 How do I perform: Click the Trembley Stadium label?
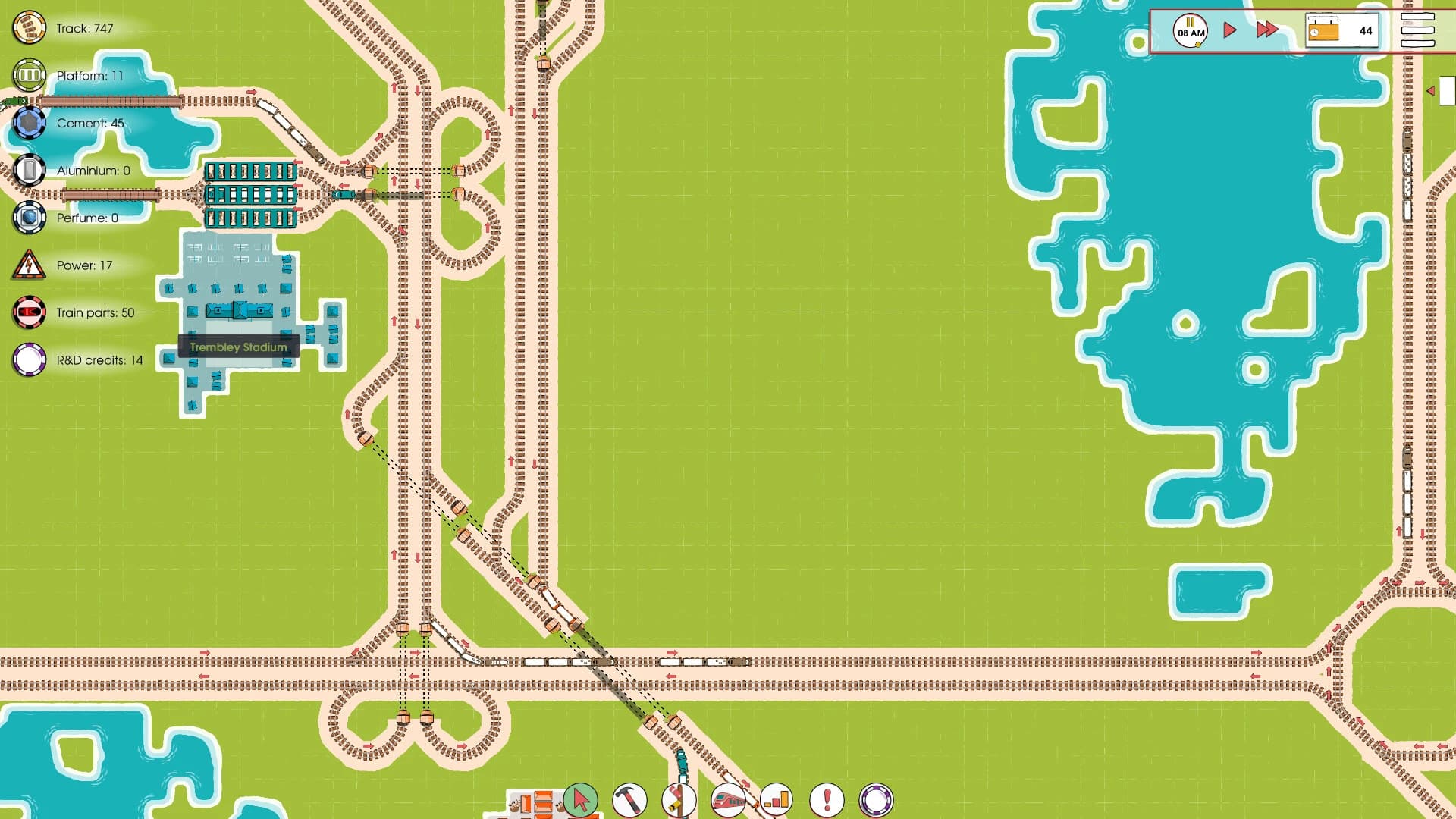click(239, 347)
